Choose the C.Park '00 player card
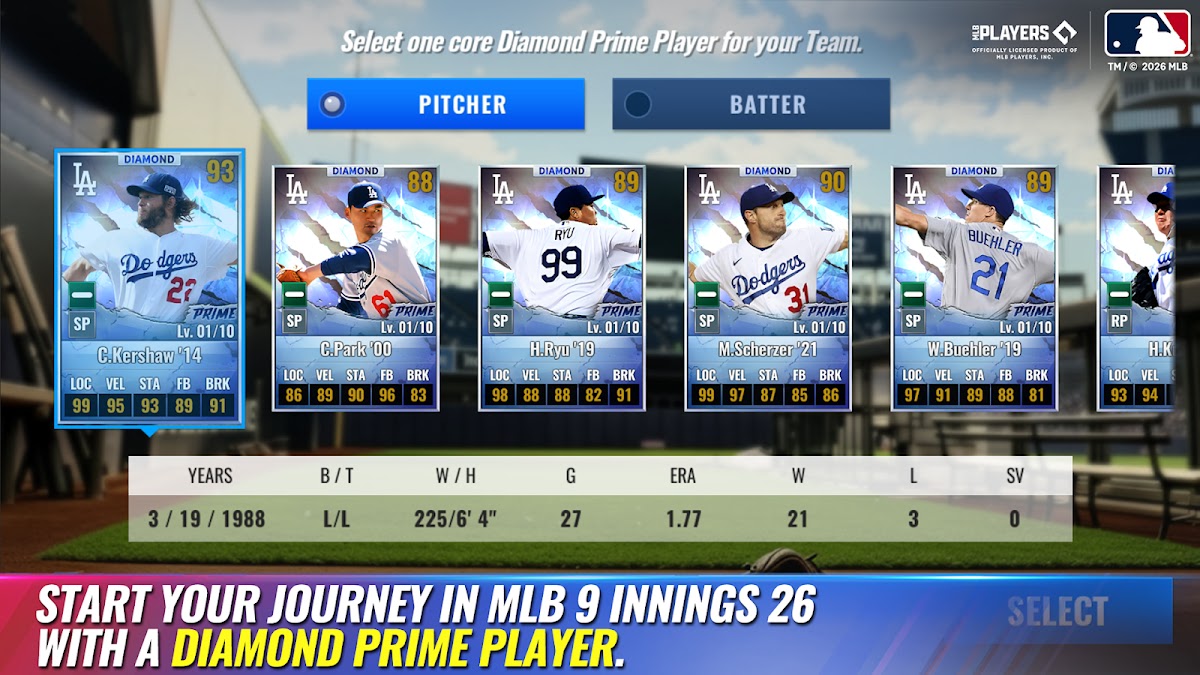 (355, 288)
